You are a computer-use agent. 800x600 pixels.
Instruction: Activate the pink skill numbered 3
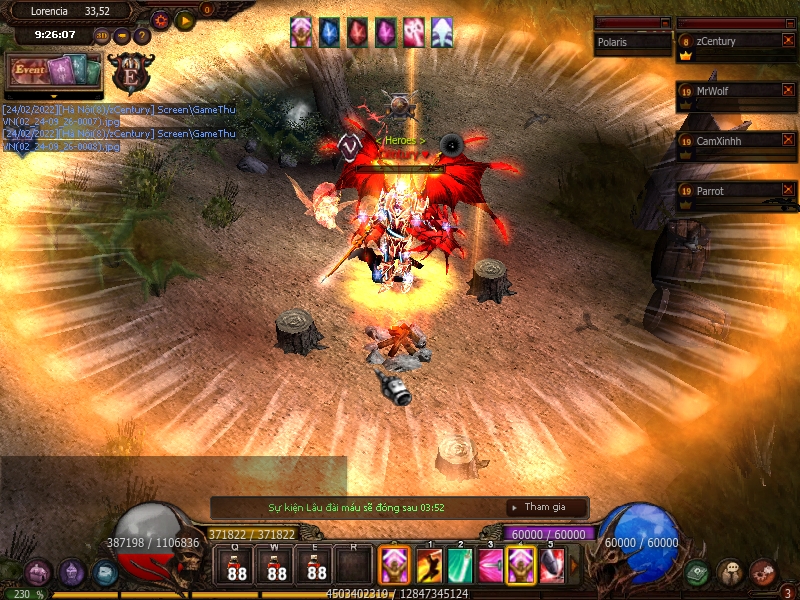pos(491,567)
